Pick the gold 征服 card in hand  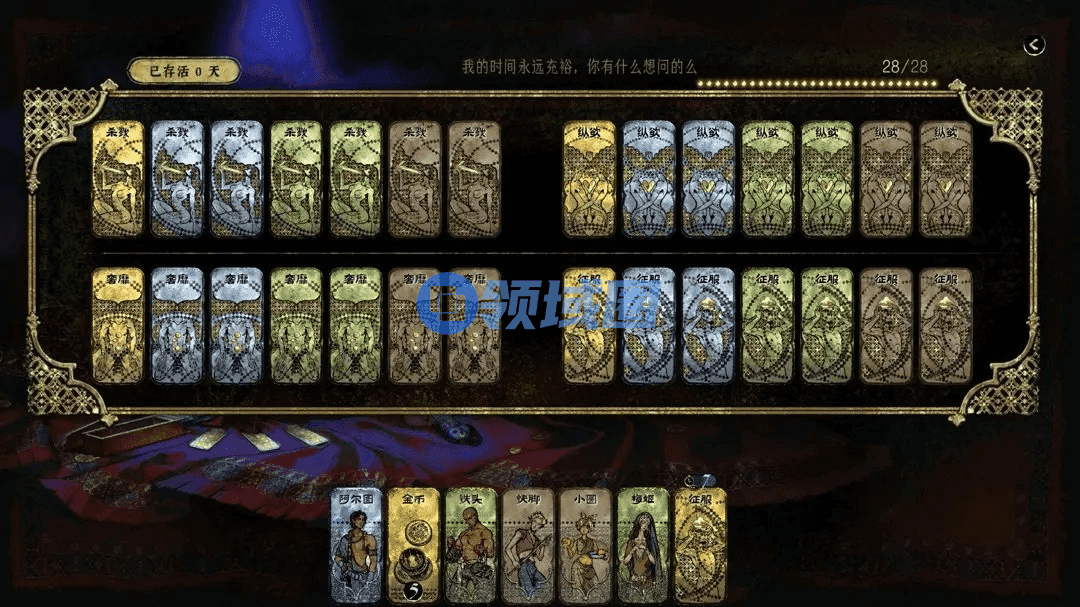click(700, 545)
